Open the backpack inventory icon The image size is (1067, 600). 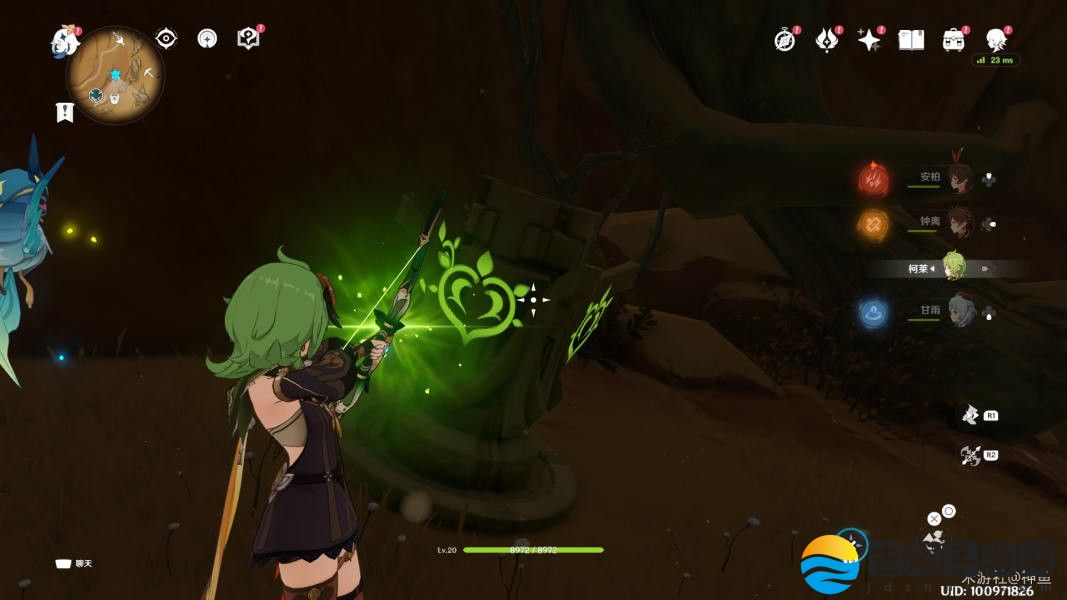tap(953, 40)
